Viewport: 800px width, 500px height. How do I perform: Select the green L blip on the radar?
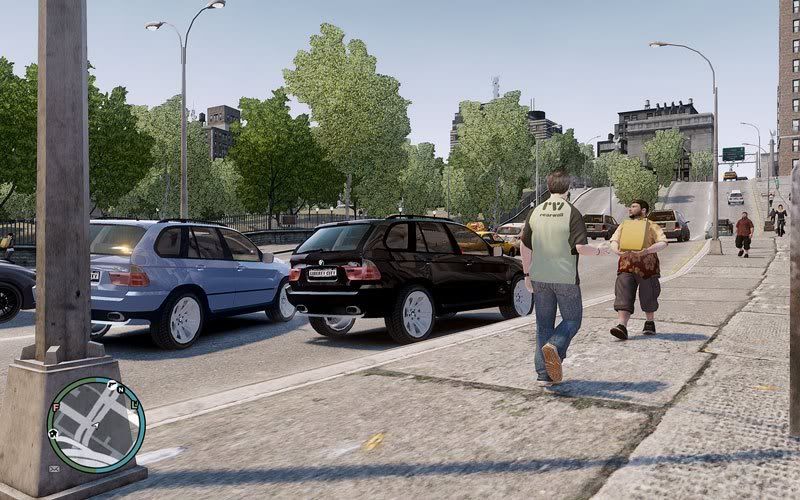pyautogui.click(x=135, y=405)
